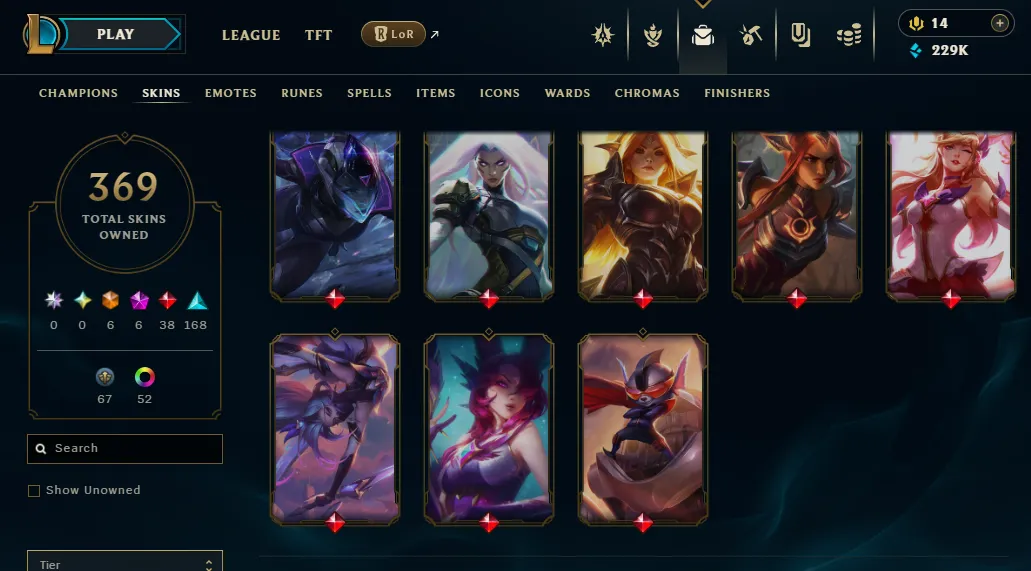Screen dimensions: 1031x571
Task: Switch to the TFT section
Action: (319, 35)
